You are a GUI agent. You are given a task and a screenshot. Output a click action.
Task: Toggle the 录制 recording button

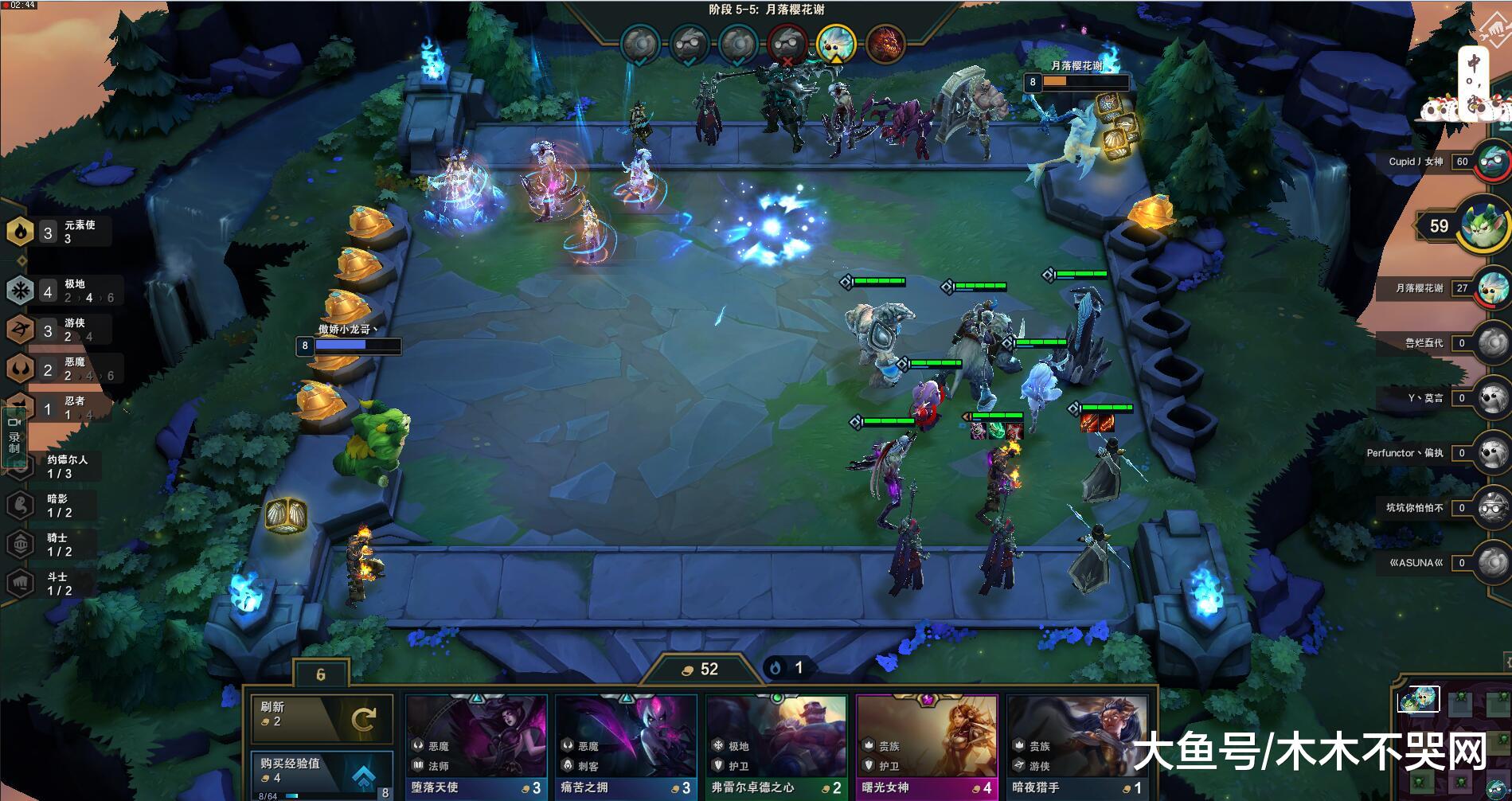click(14, 436)
